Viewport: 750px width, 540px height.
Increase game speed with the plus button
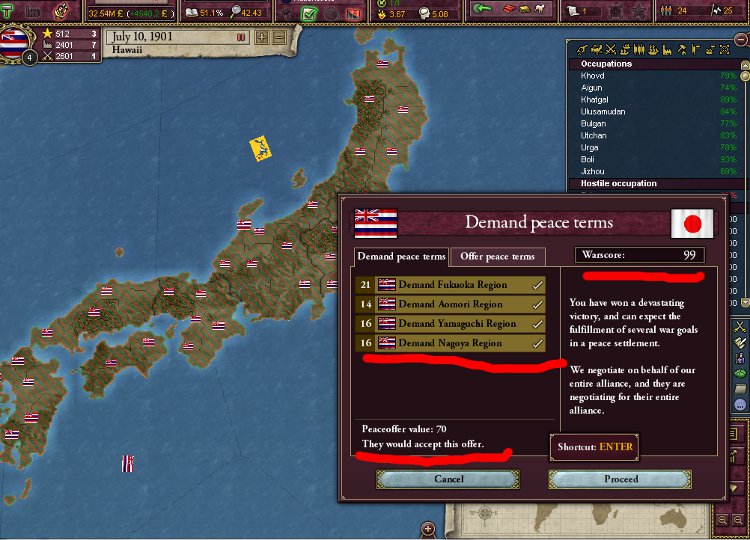click(x=262, y=37)
